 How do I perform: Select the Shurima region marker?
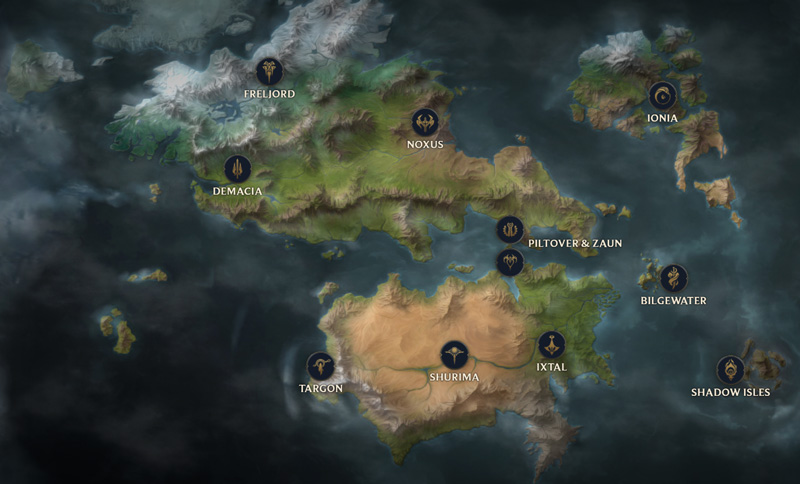pyautogui.click(x=454, y=355)
